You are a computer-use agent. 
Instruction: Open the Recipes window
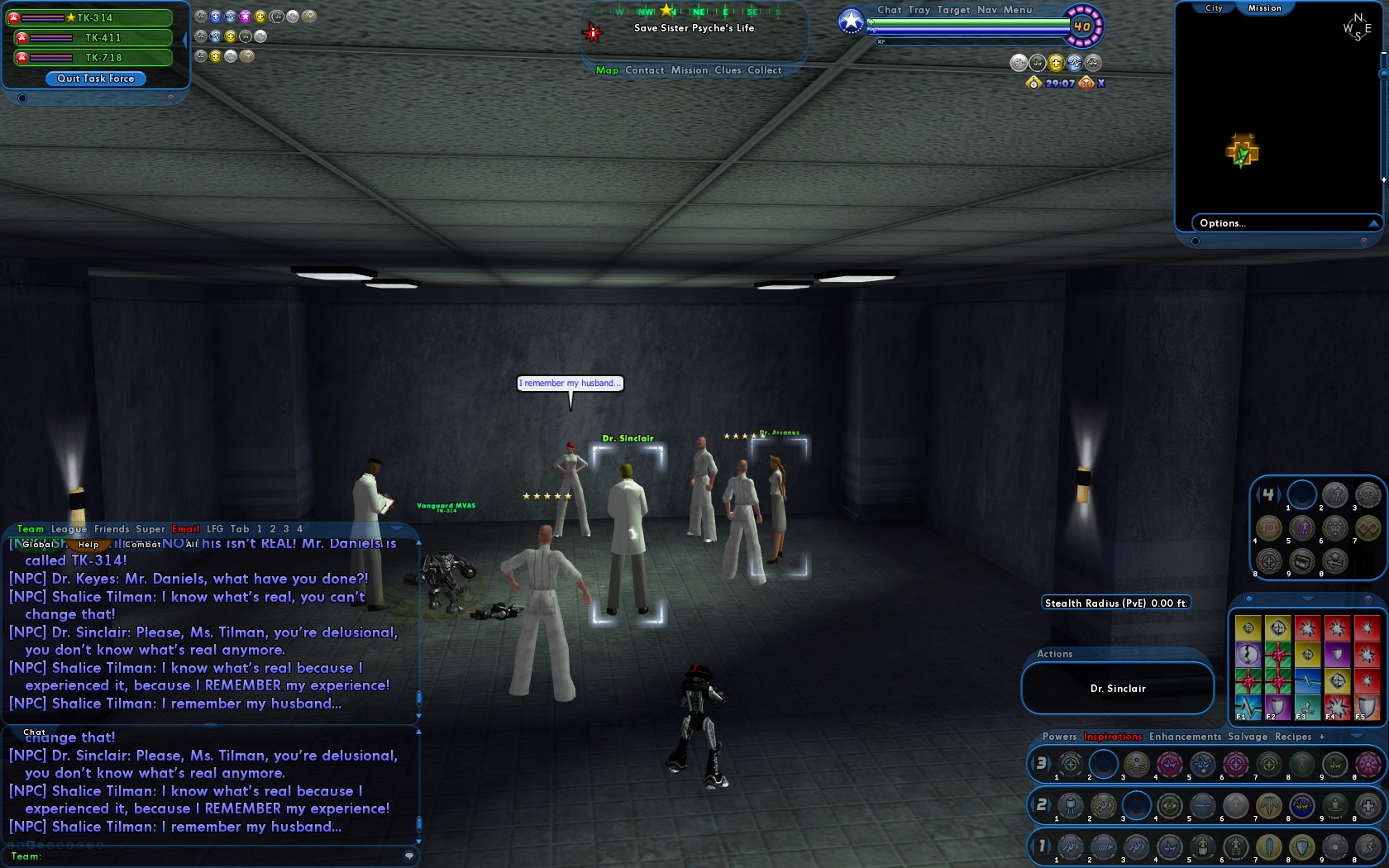point(1293,737)
